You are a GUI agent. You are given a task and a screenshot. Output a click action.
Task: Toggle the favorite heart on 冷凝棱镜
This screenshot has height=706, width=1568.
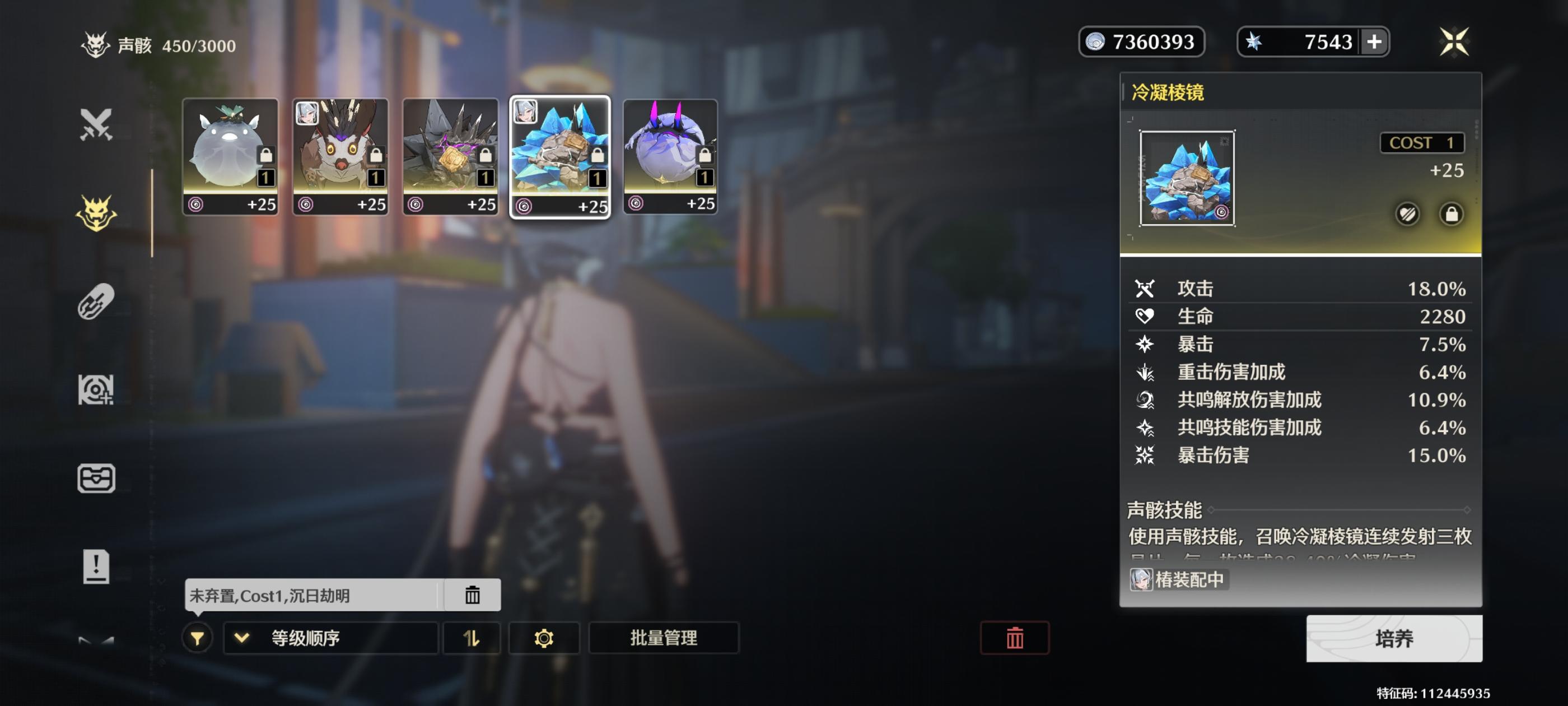click(1406, 215)
